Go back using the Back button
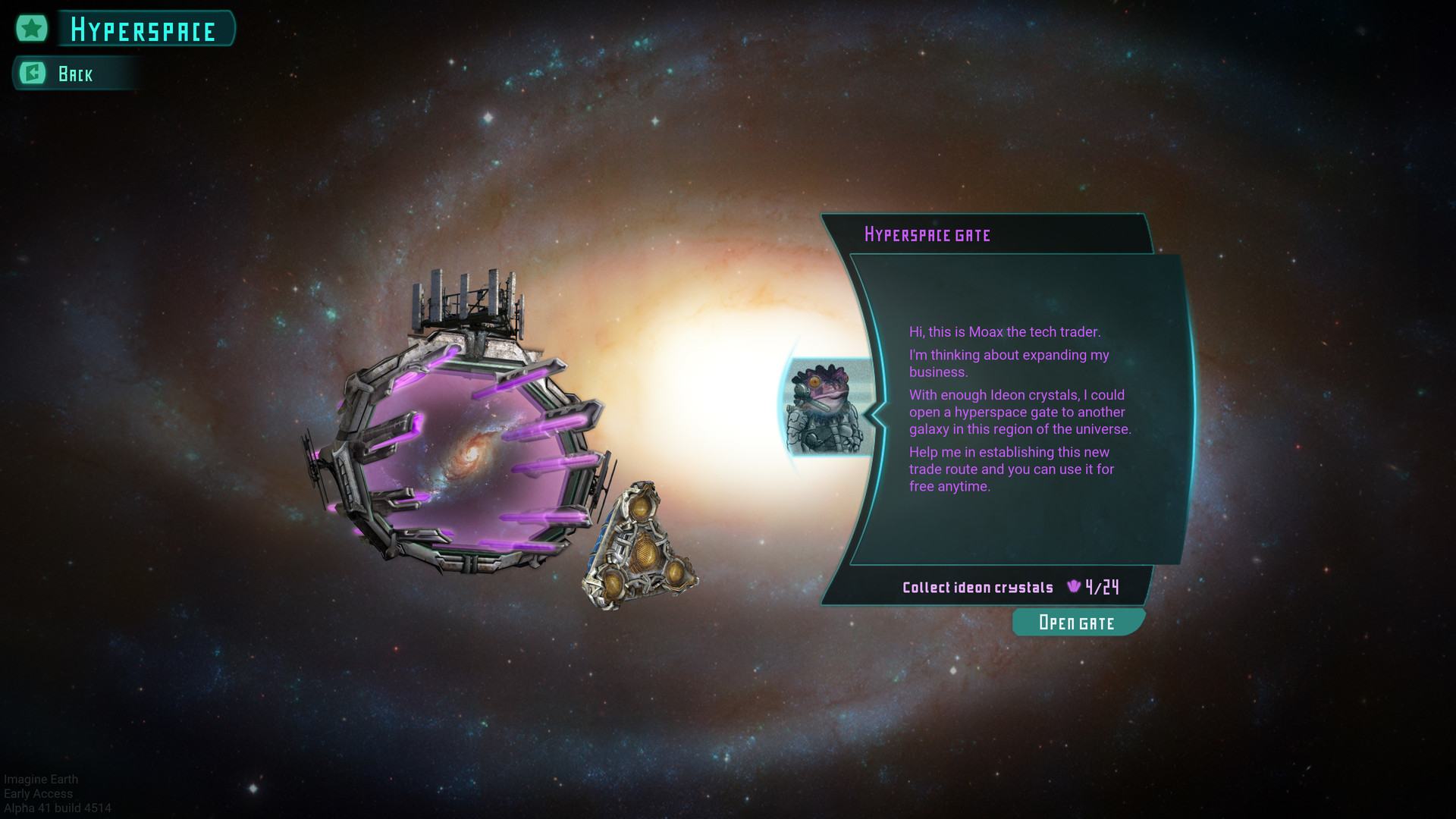Screen dimensions: 1456x819 (74, 74)
